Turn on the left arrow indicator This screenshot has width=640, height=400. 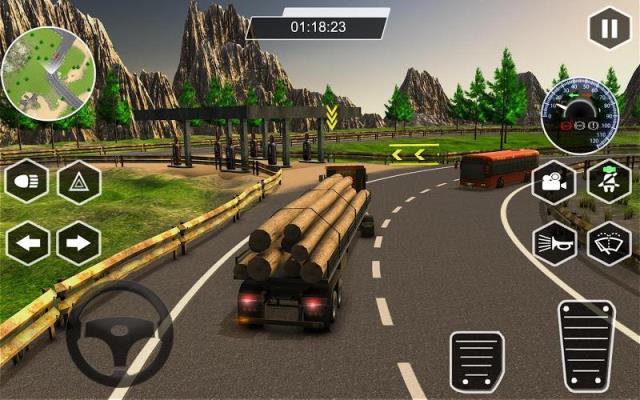click(x=27, y=243)
